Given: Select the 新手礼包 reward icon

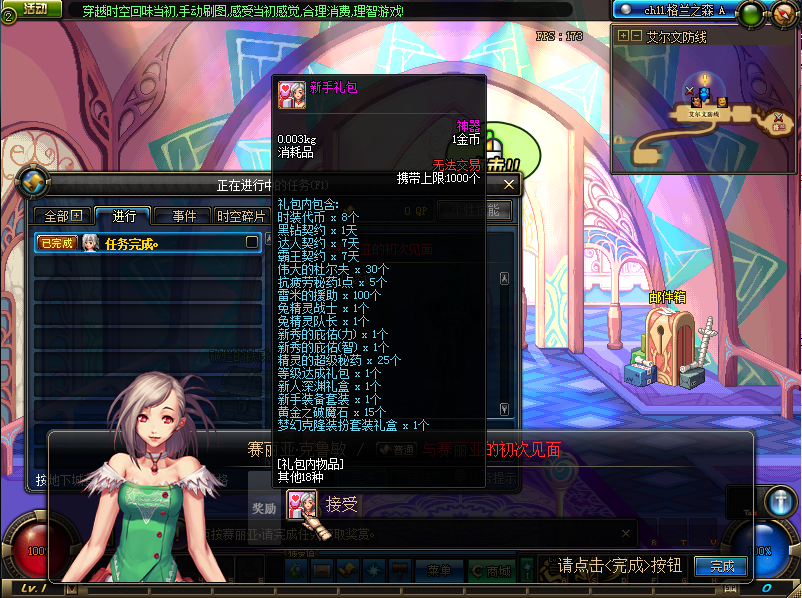Looking at the screenshot, I should (x=297, y=504).
